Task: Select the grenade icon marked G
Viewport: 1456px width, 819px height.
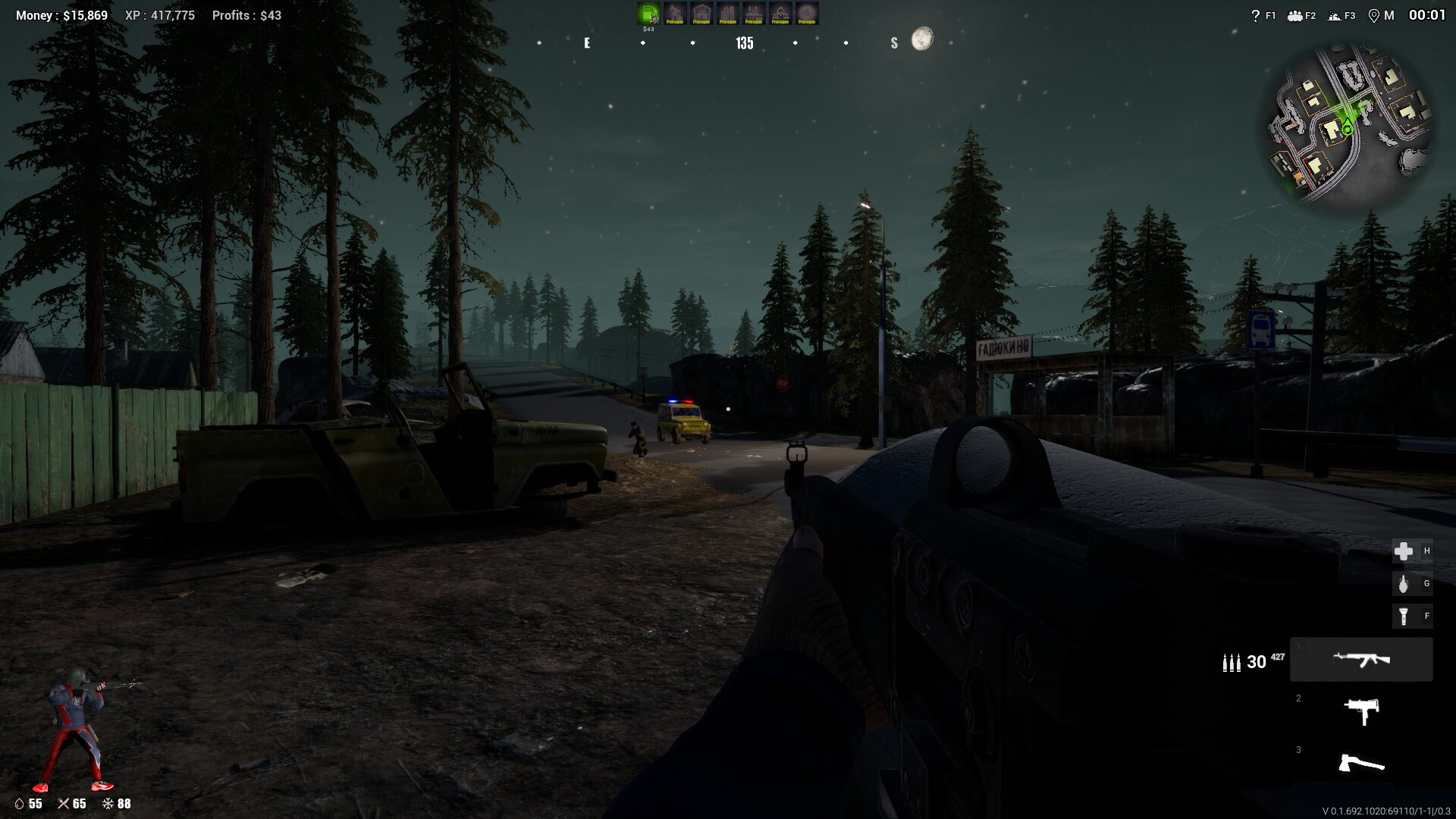Action: click(1404, 583)
